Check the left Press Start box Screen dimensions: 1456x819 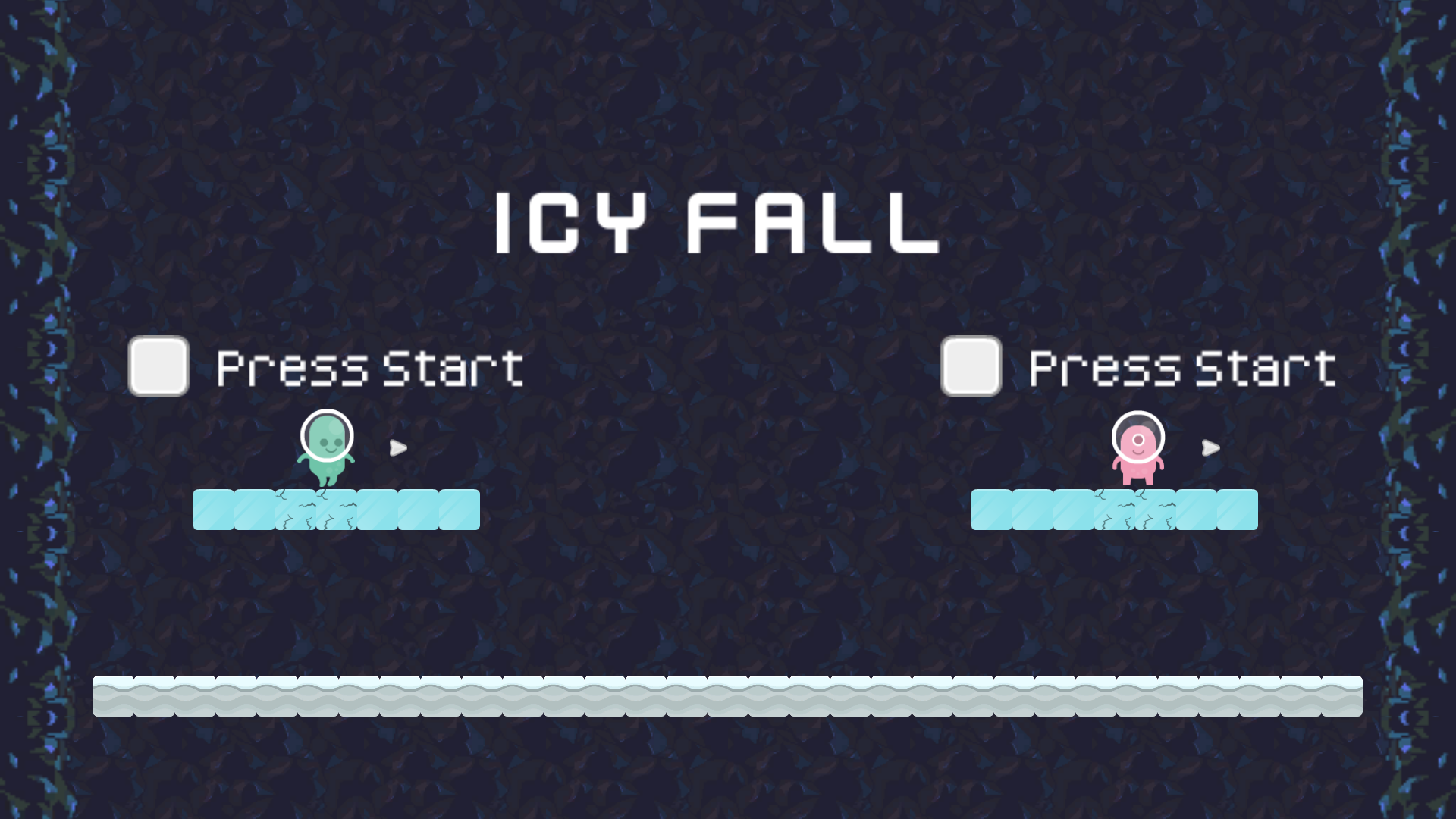click(158, 366)
